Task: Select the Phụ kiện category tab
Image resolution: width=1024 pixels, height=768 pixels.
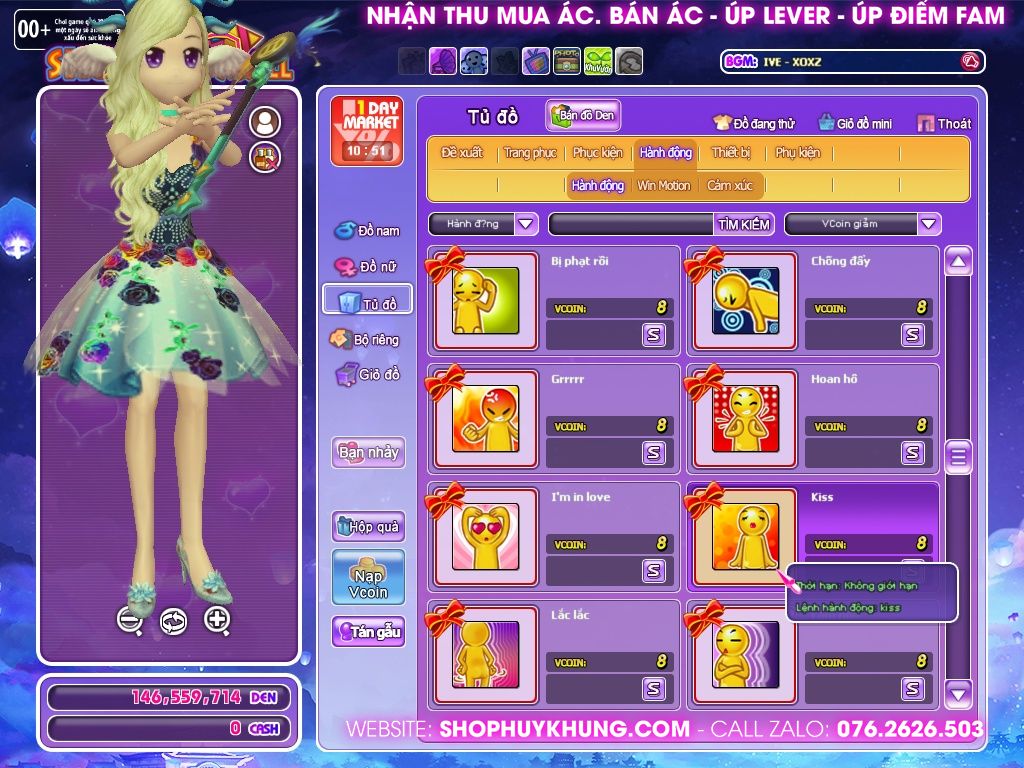Action: (x=797, y=153)
